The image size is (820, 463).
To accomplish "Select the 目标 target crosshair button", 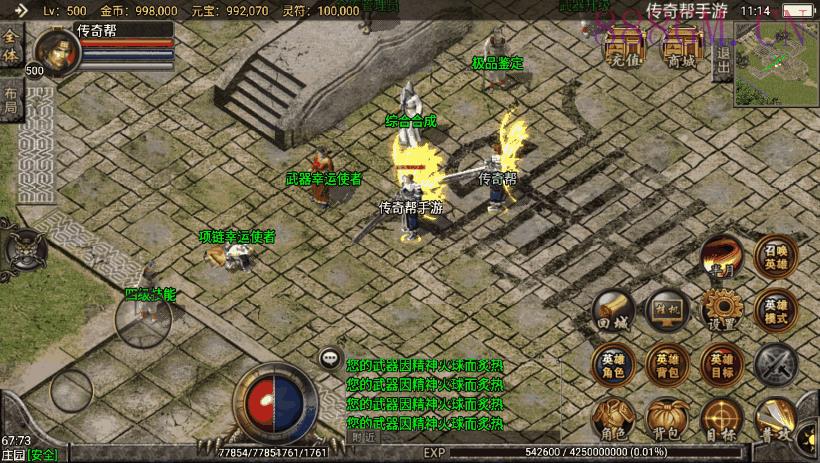I will pos(721,419).
